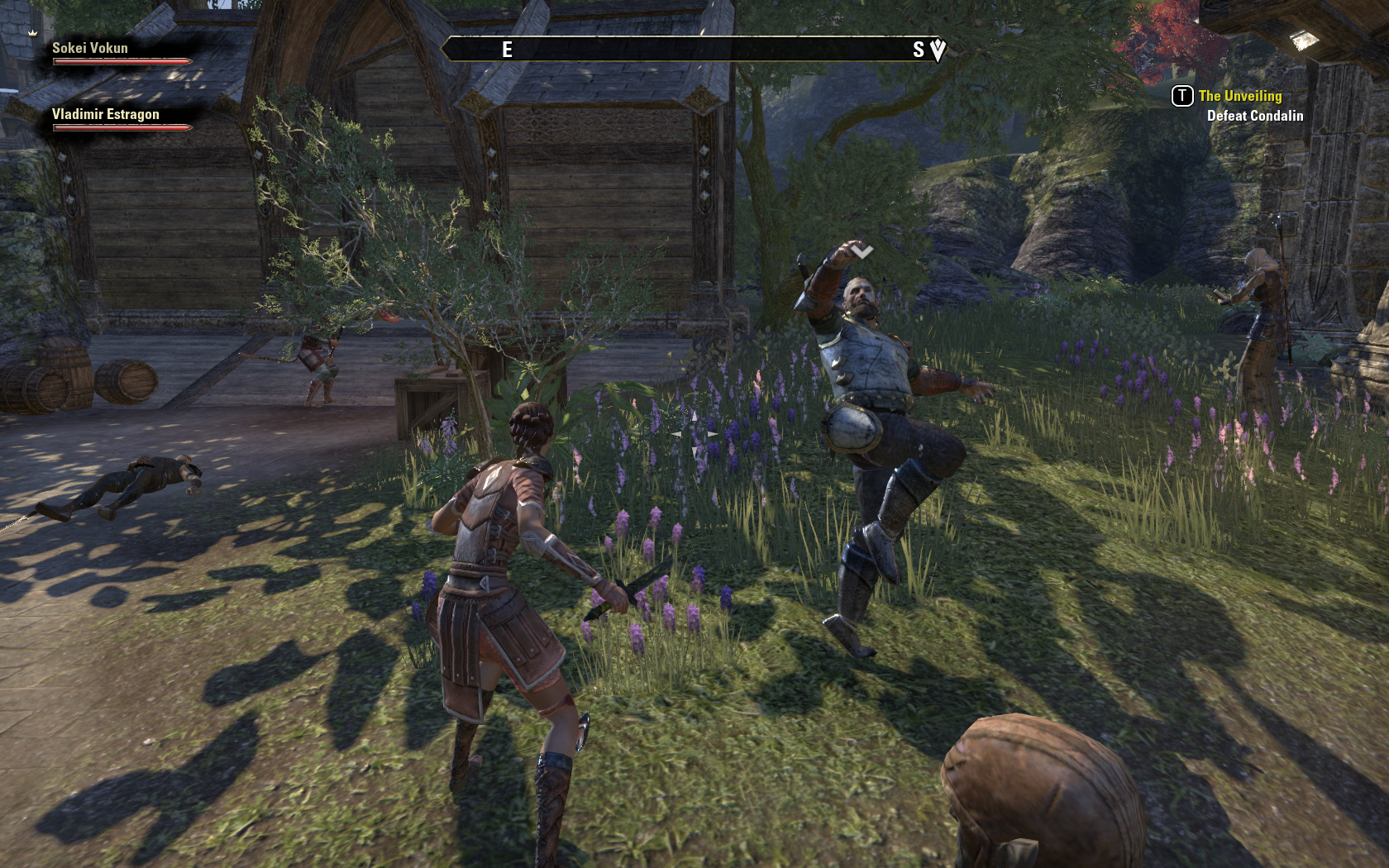Select The Unveiling quest tracker entry
1389x868 pixels.
click(1239, 97)
